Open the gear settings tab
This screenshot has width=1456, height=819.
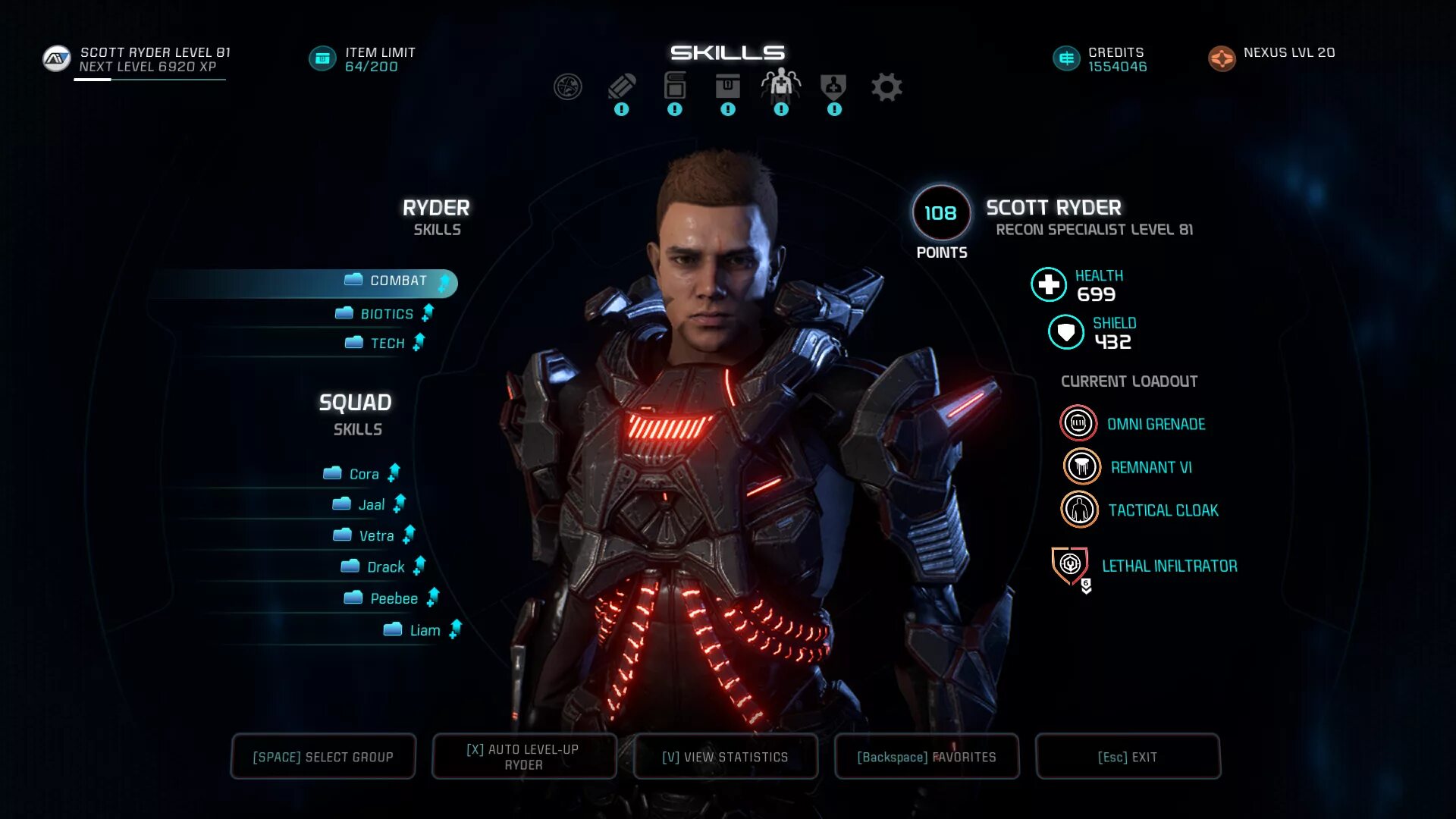[886, 88]
